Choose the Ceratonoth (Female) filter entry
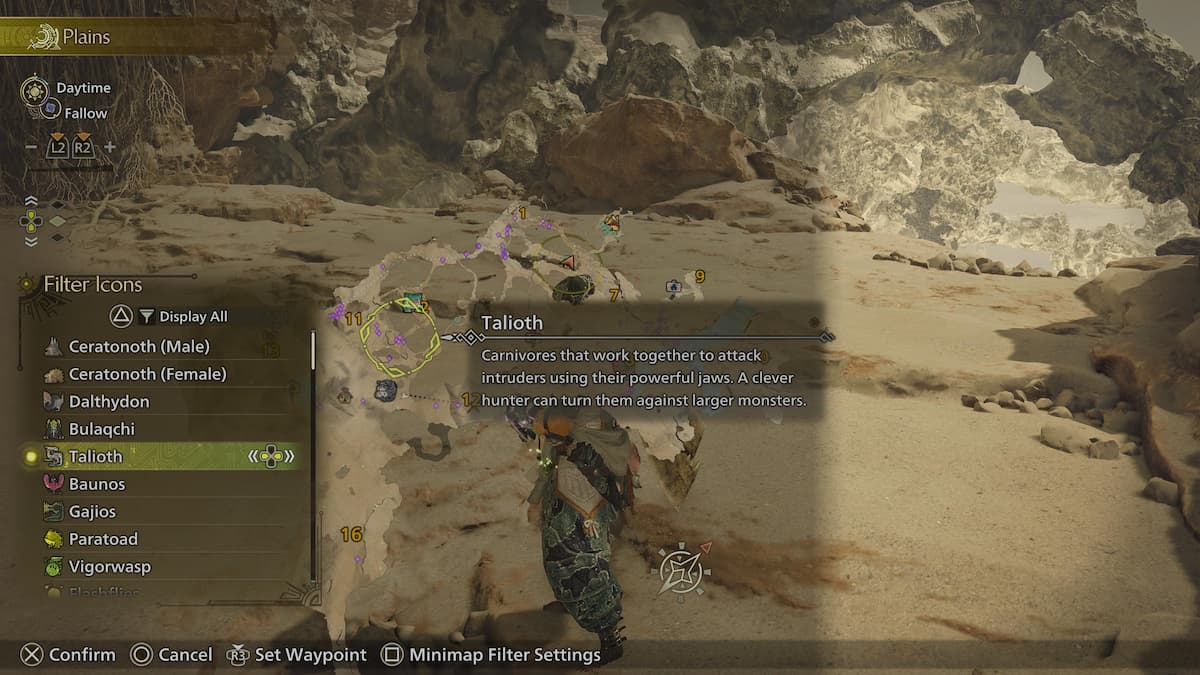The width and height of the screenshot is (1200, 675). tap(147, 374)
